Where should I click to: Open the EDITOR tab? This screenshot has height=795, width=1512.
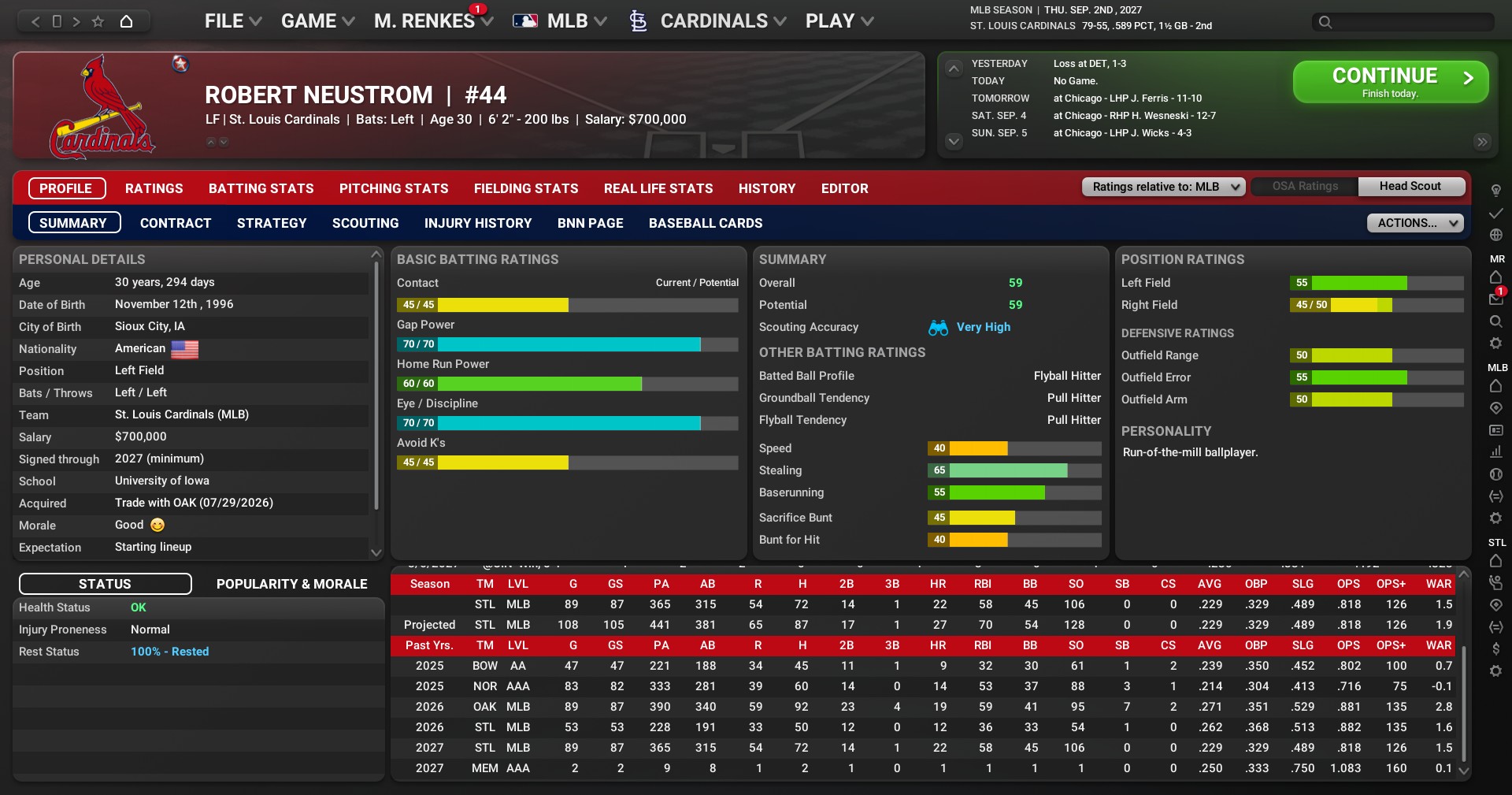(844, 188)
